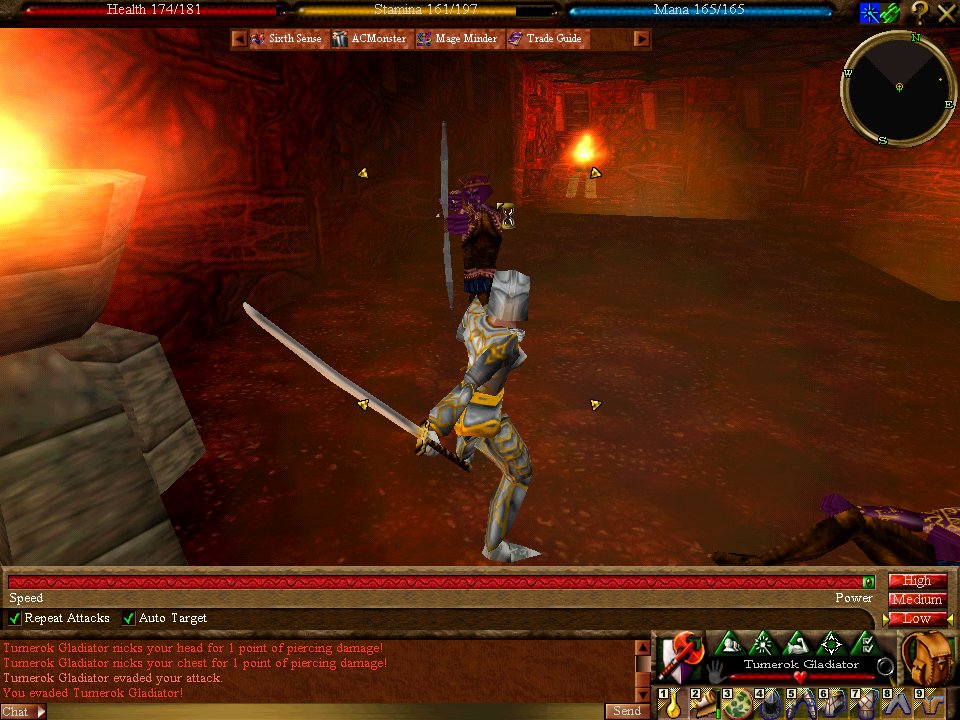Open the question mark help icon
Viewport: 960px width, 720px height.
click(x=918, y=13)
